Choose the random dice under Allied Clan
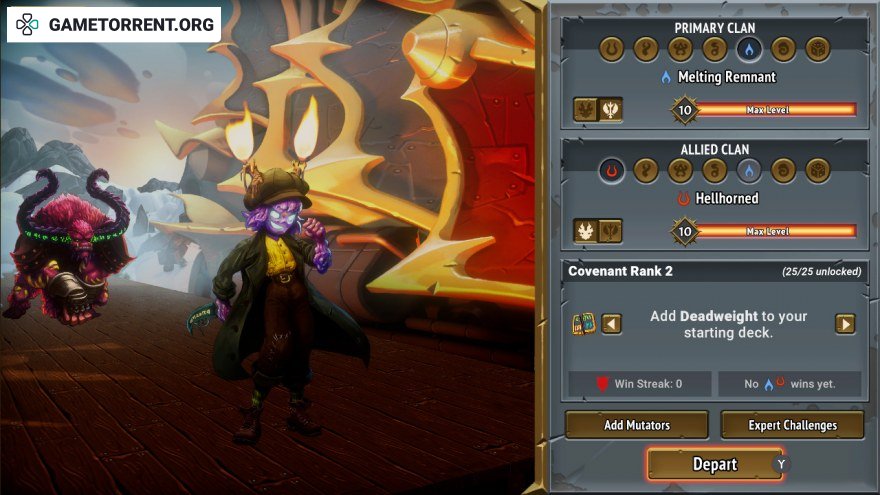The height and width of the screenshot is (495, 880). click(818, 171)
